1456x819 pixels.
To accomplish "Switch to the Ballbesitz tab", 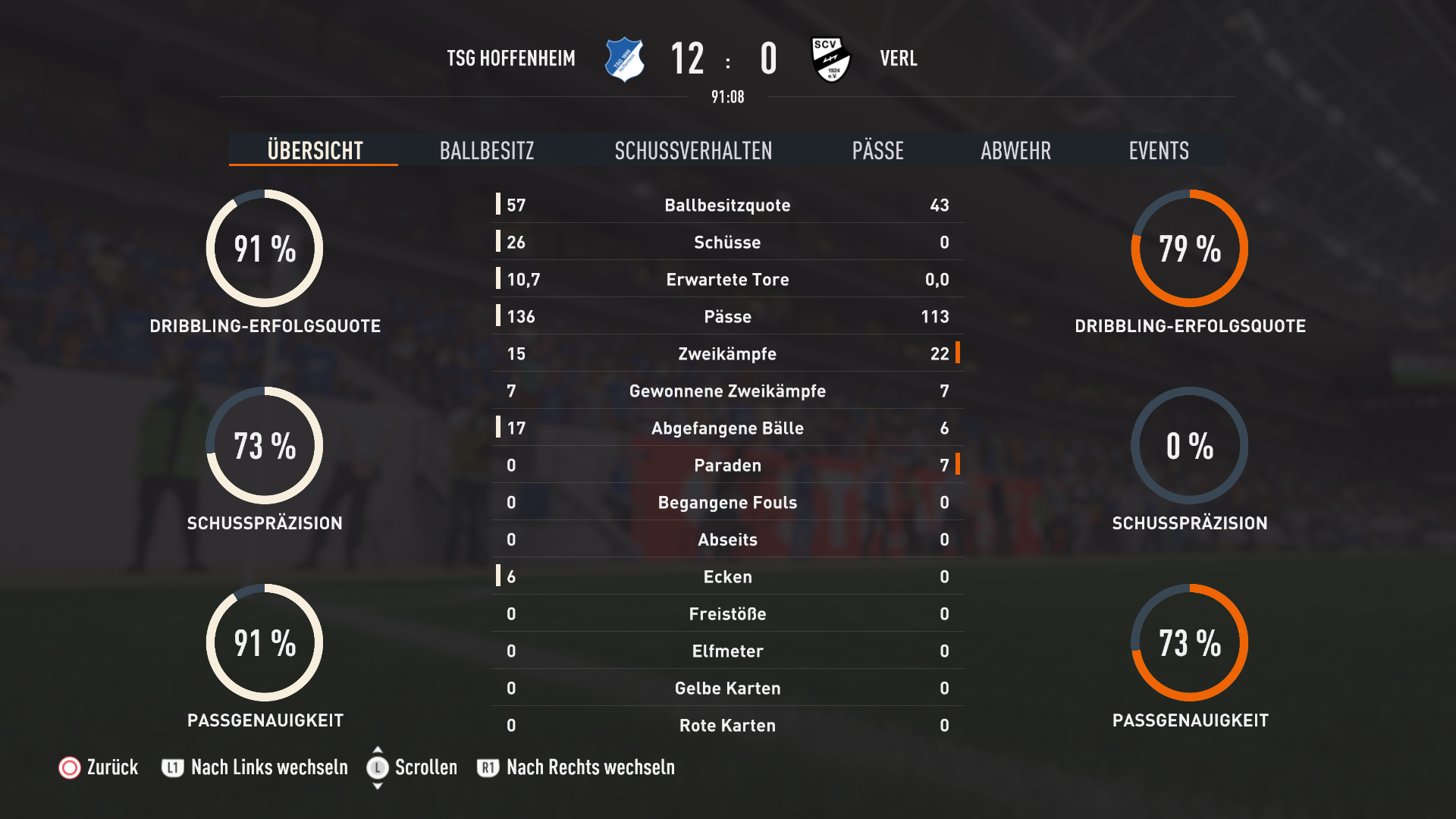I will 487,150.
